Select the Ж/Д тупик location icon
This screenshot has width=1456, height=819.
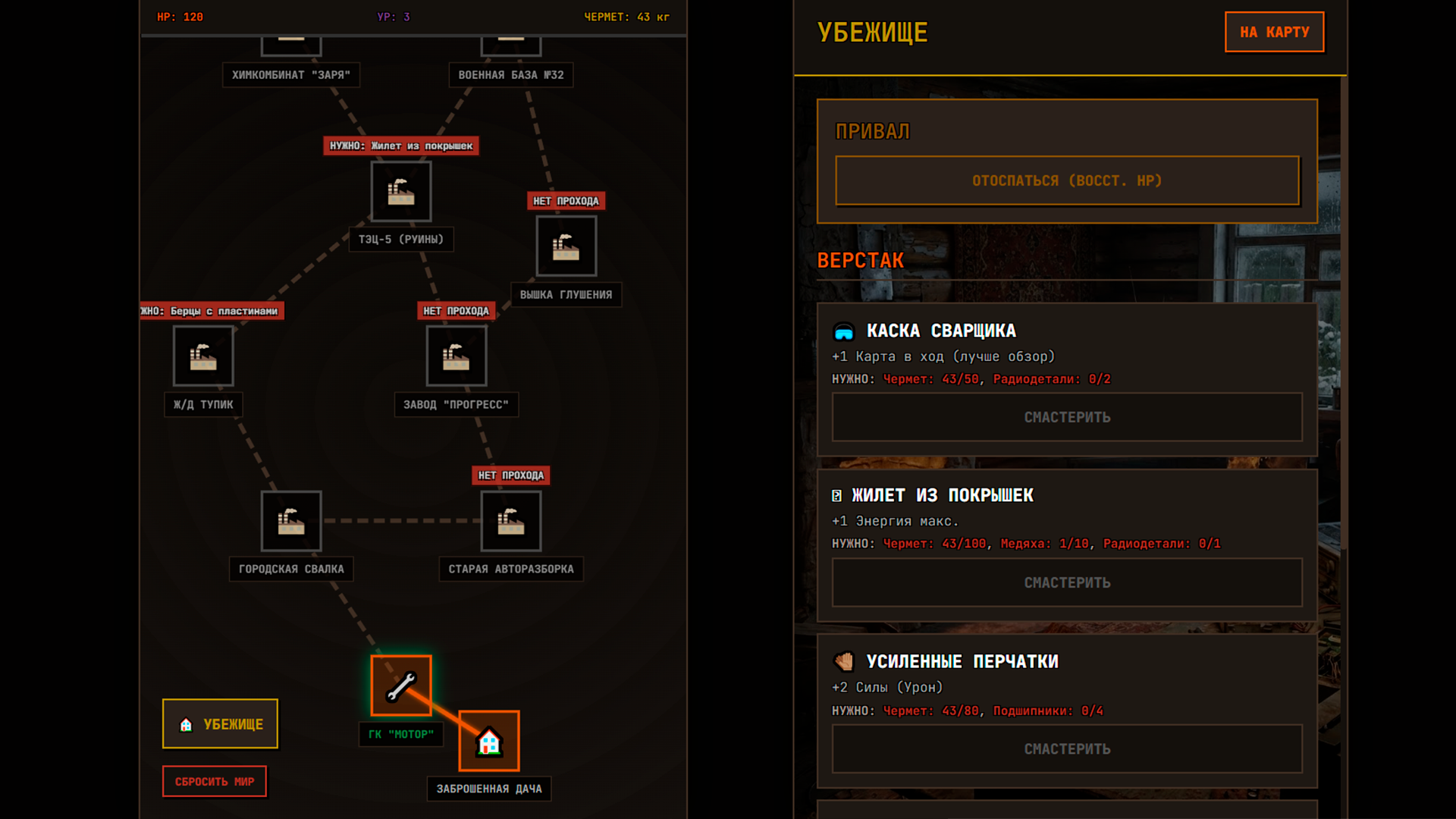tap(202, 356)
